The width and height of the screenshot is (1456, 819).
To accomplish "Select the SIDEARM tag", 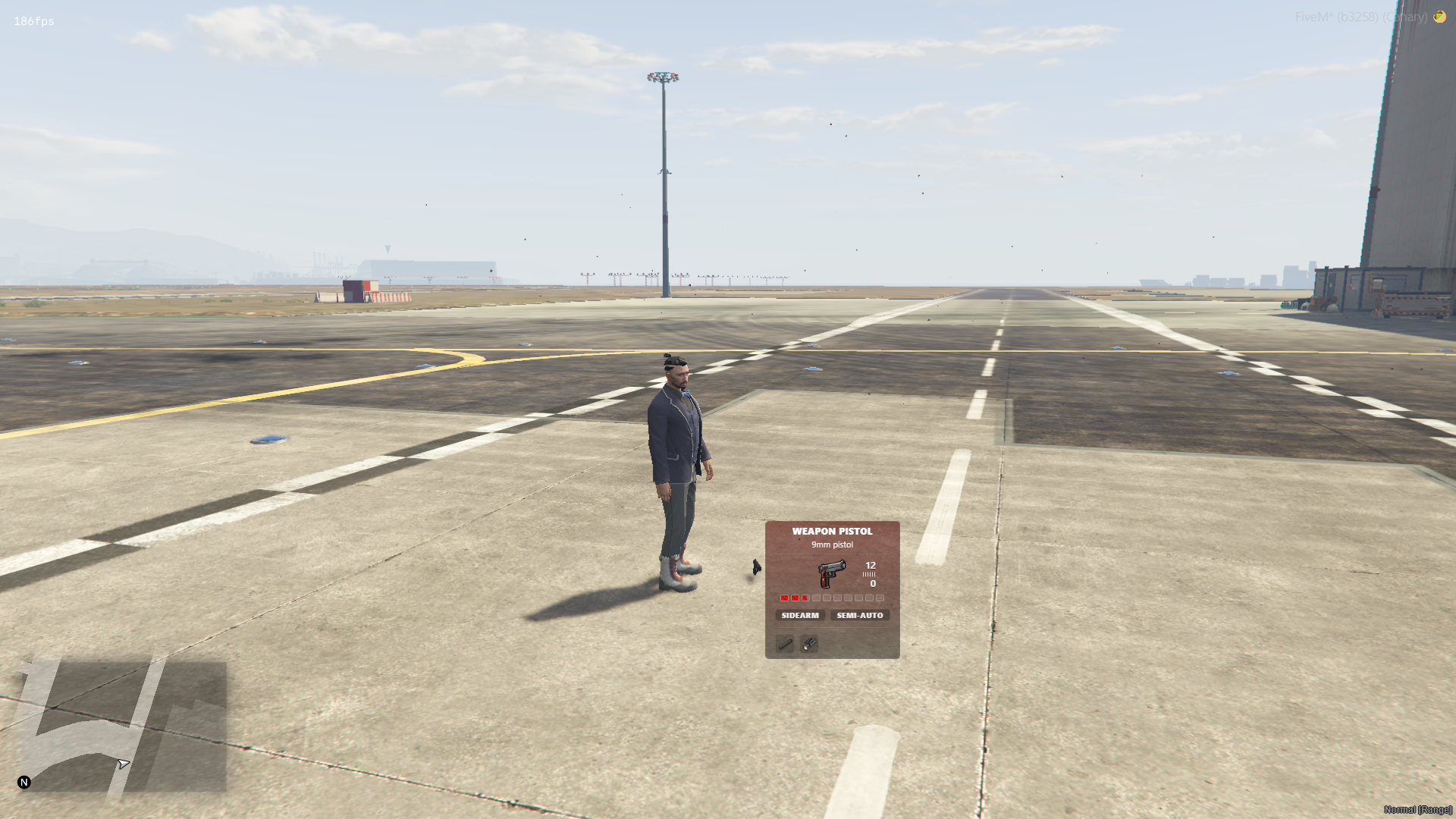I will [x=800, y=615].
